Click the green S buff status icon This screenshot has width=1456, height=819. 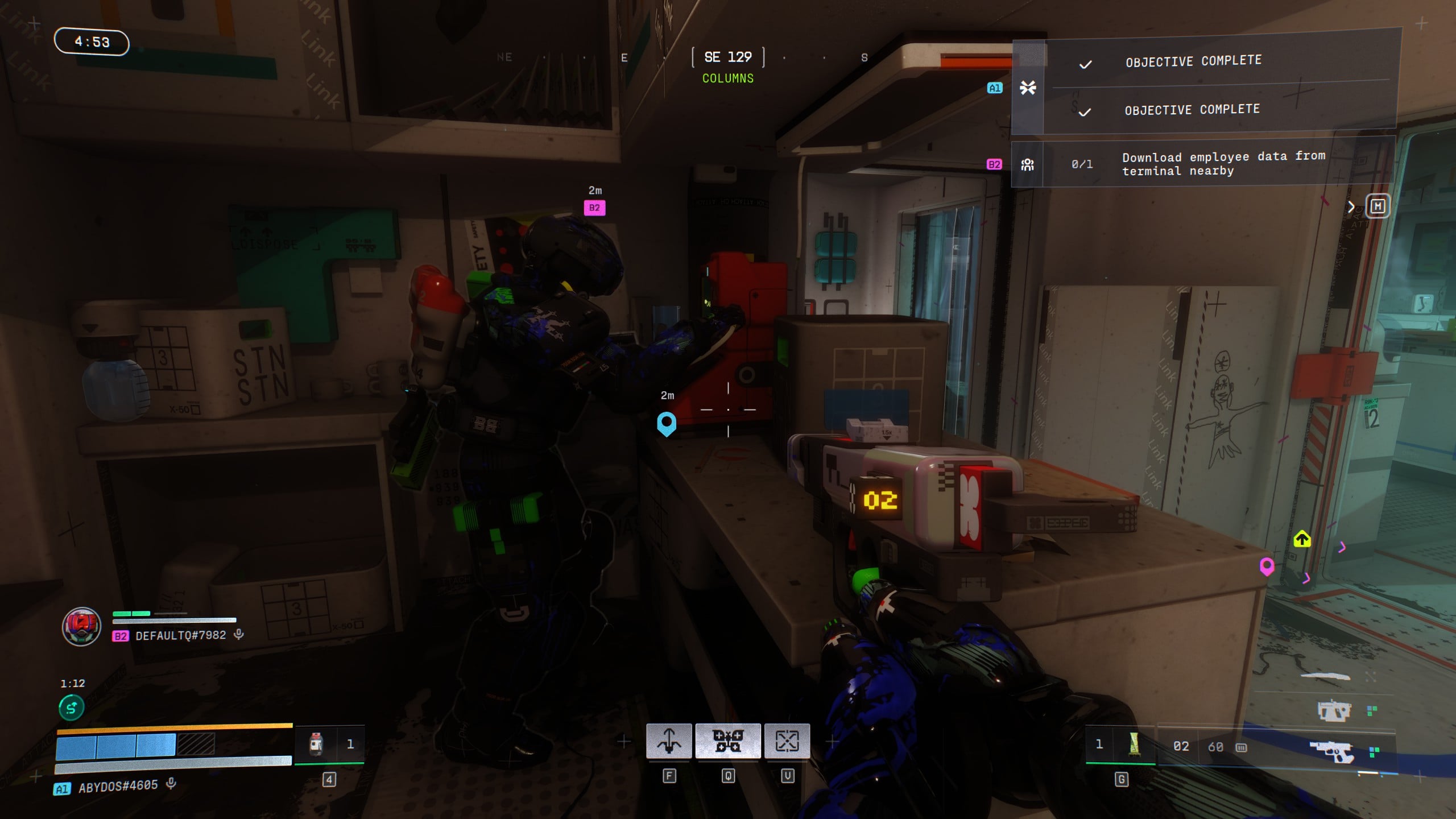coord(72,708)
